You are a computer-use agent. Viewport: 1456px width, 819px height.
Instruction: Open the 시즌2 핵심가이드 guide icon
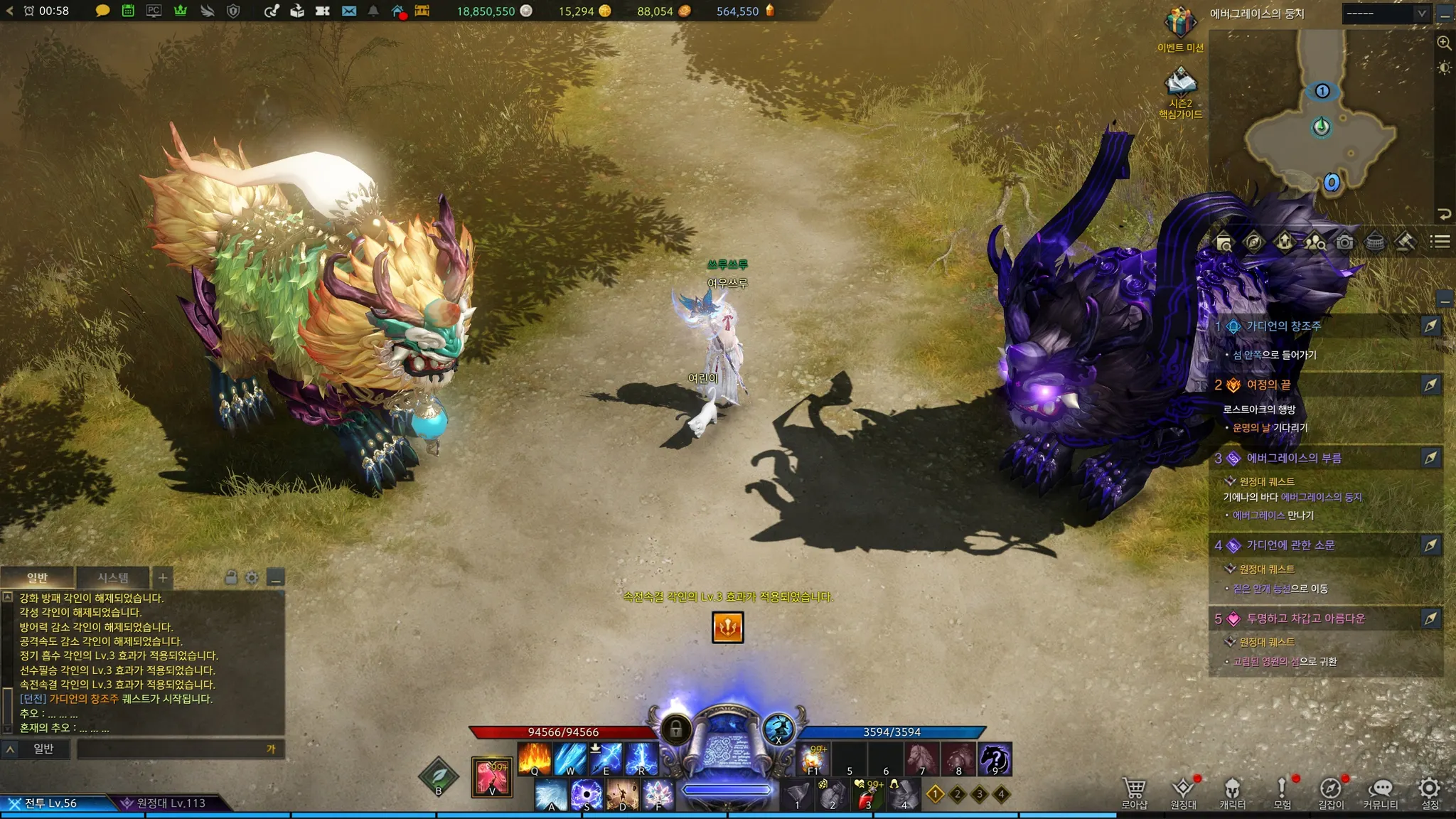click(x=1180, y=85)
